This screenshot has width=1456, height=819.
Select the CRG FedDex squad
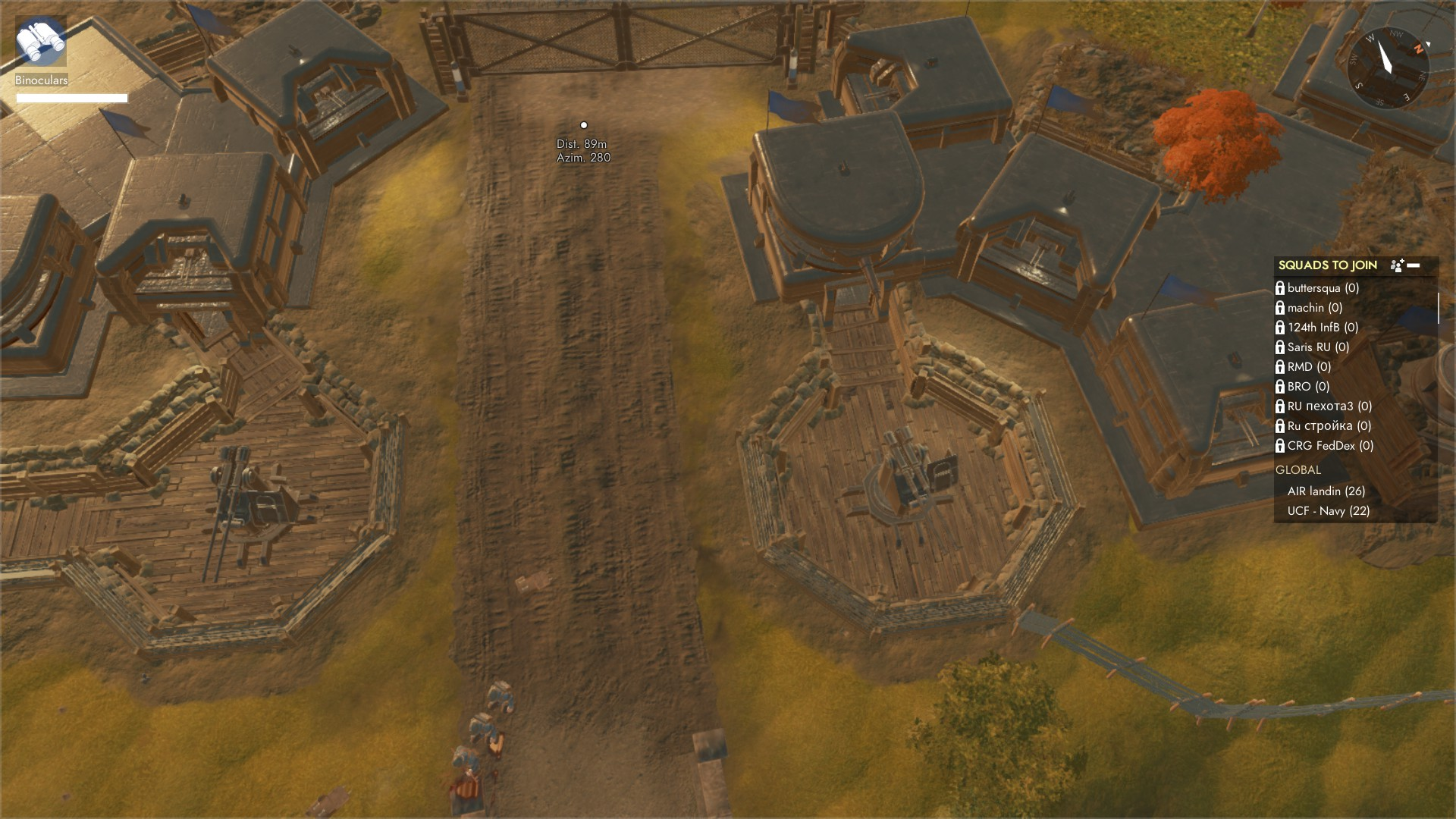click(x=1330, y=446)
